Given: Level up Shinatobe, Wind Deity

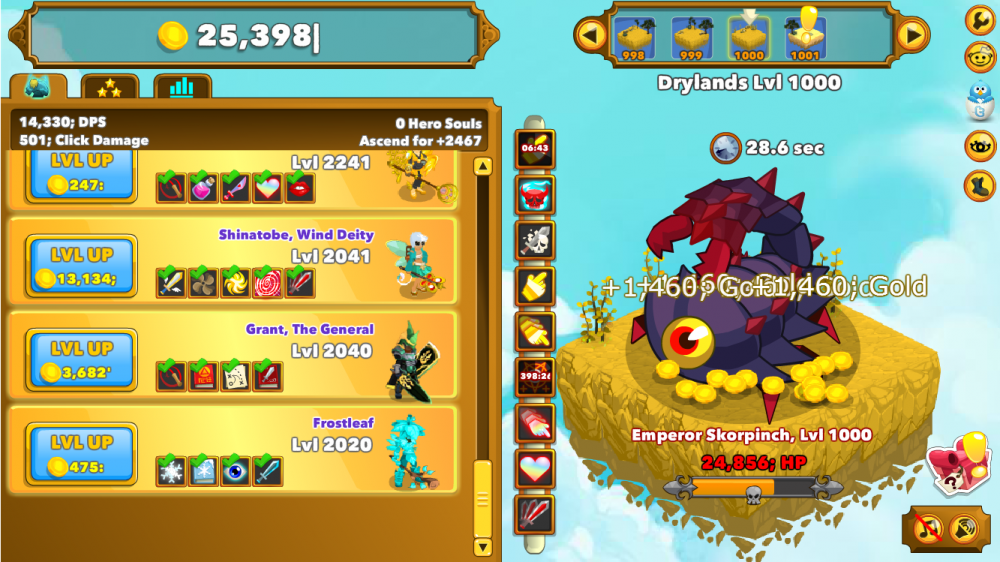Looking at the screenshot, I should [x=80, y=265].
